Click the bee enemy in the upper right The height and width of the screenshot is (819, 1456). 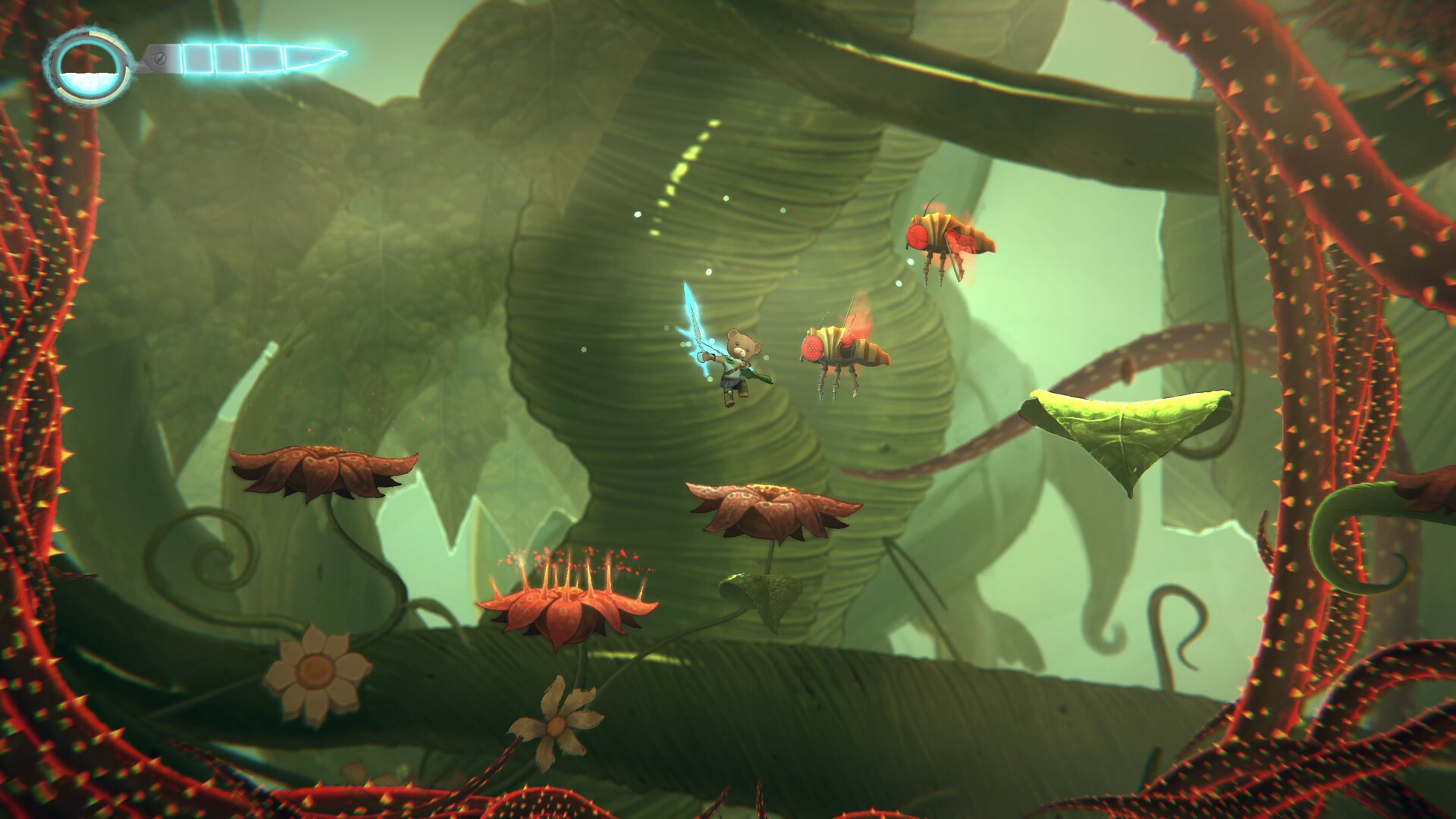(x=944, y=235)
